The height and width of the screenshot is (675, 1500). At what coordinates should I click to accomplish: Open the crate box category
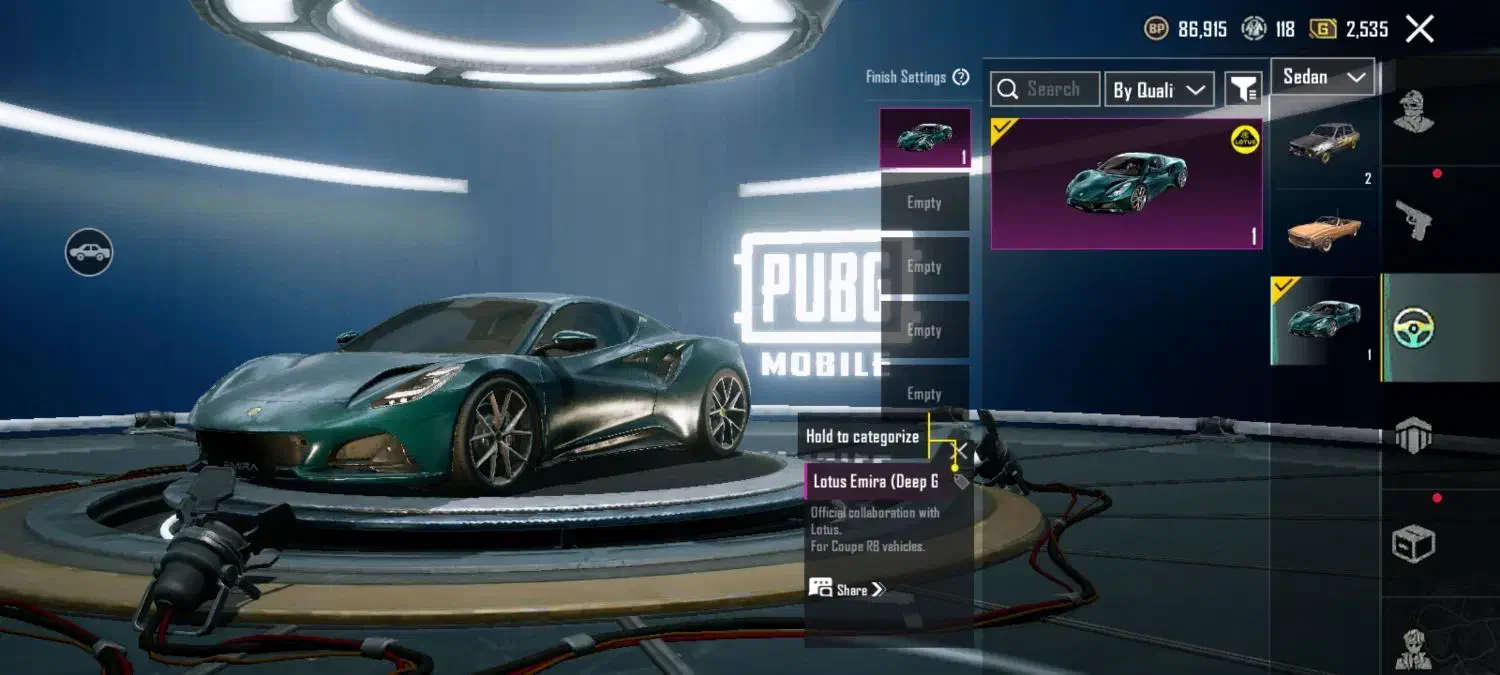(1414, 544)
